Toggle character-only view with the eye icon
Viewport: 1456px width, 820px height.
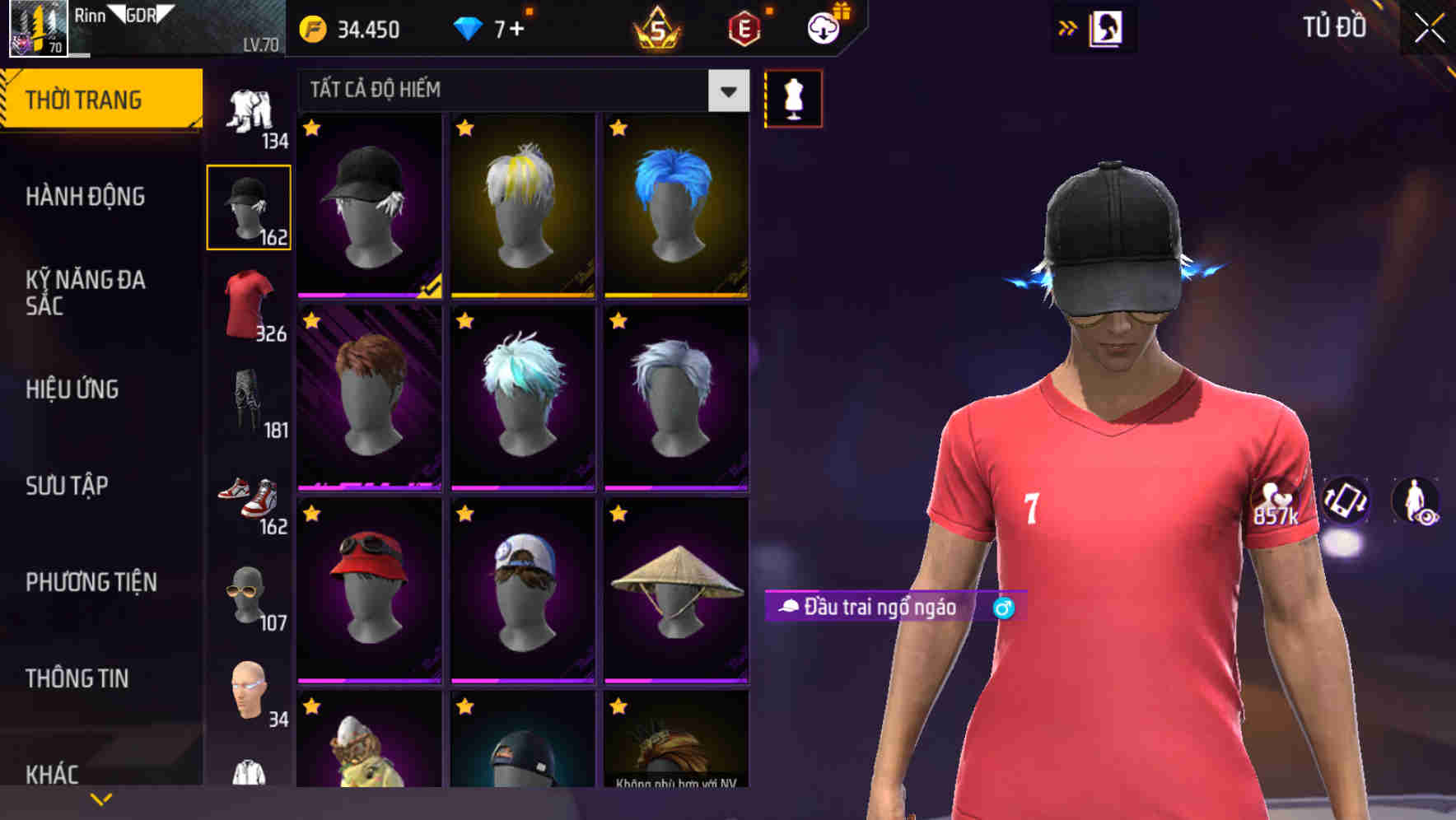(1418, 502)
